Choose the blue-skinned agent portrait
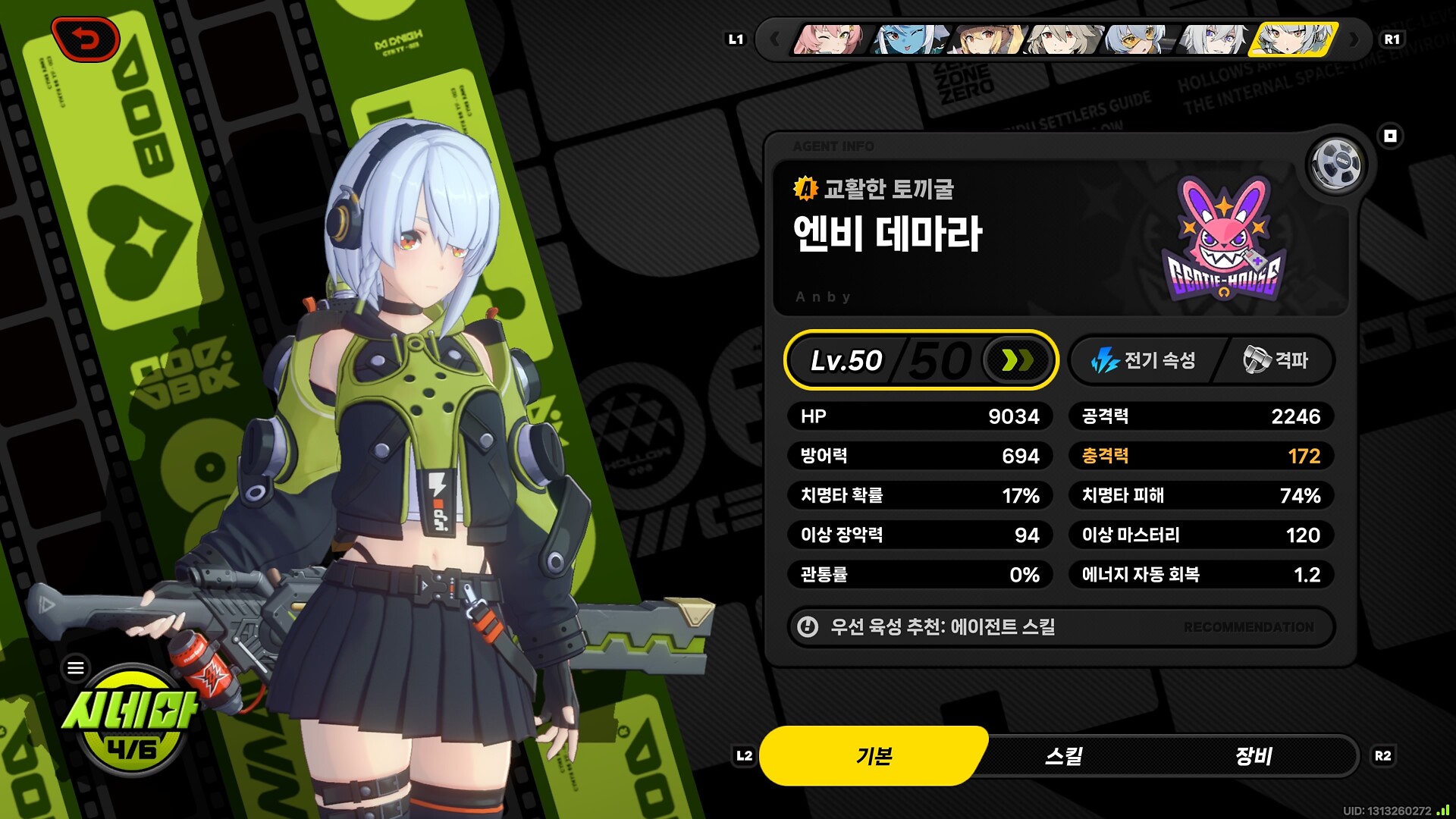This screenshot has width=1456, height=819. point(908,39)
